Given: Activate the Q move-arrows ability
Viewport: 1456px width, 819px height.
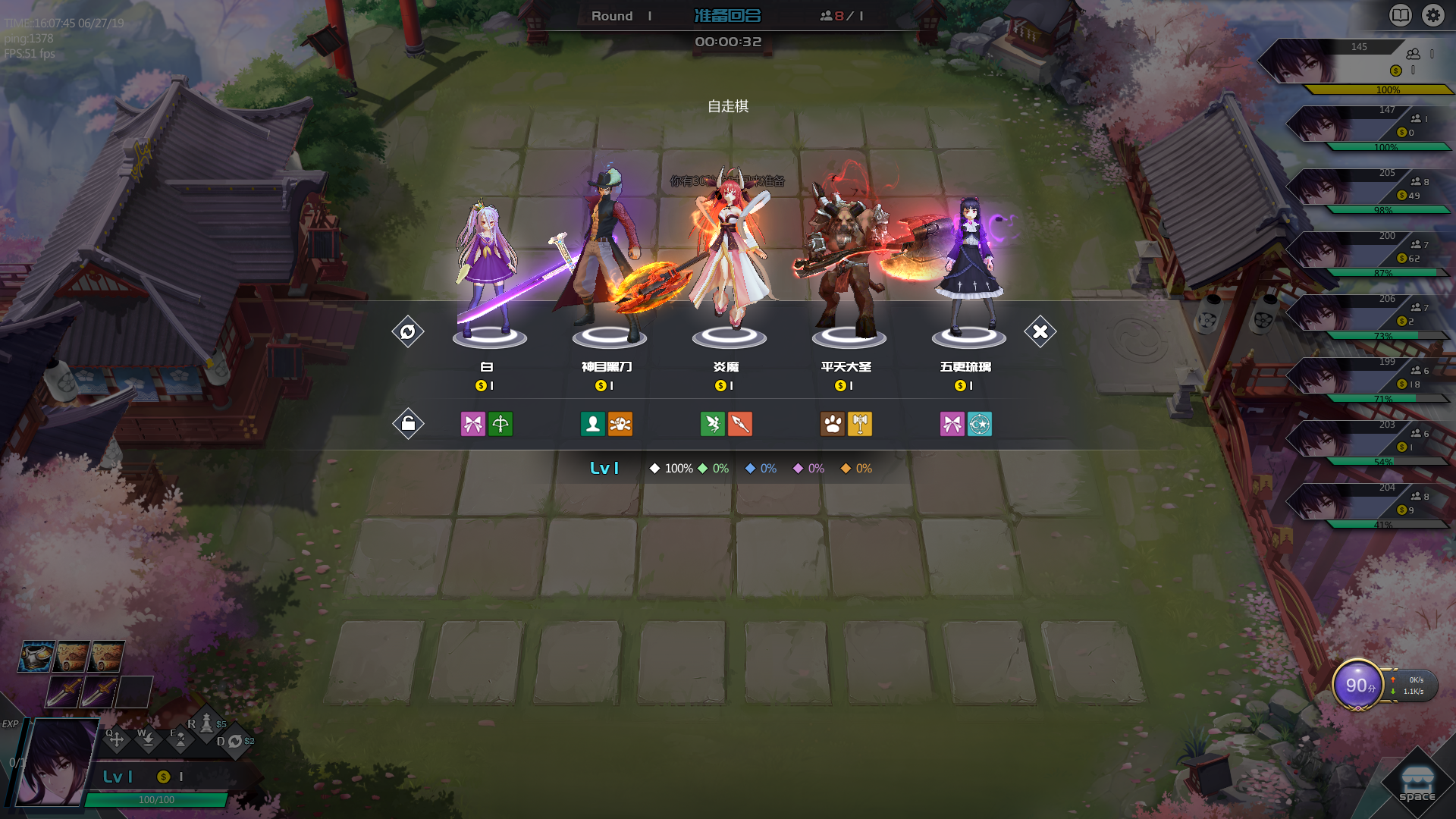Looking at the screenshot, I should coord(116,739).
